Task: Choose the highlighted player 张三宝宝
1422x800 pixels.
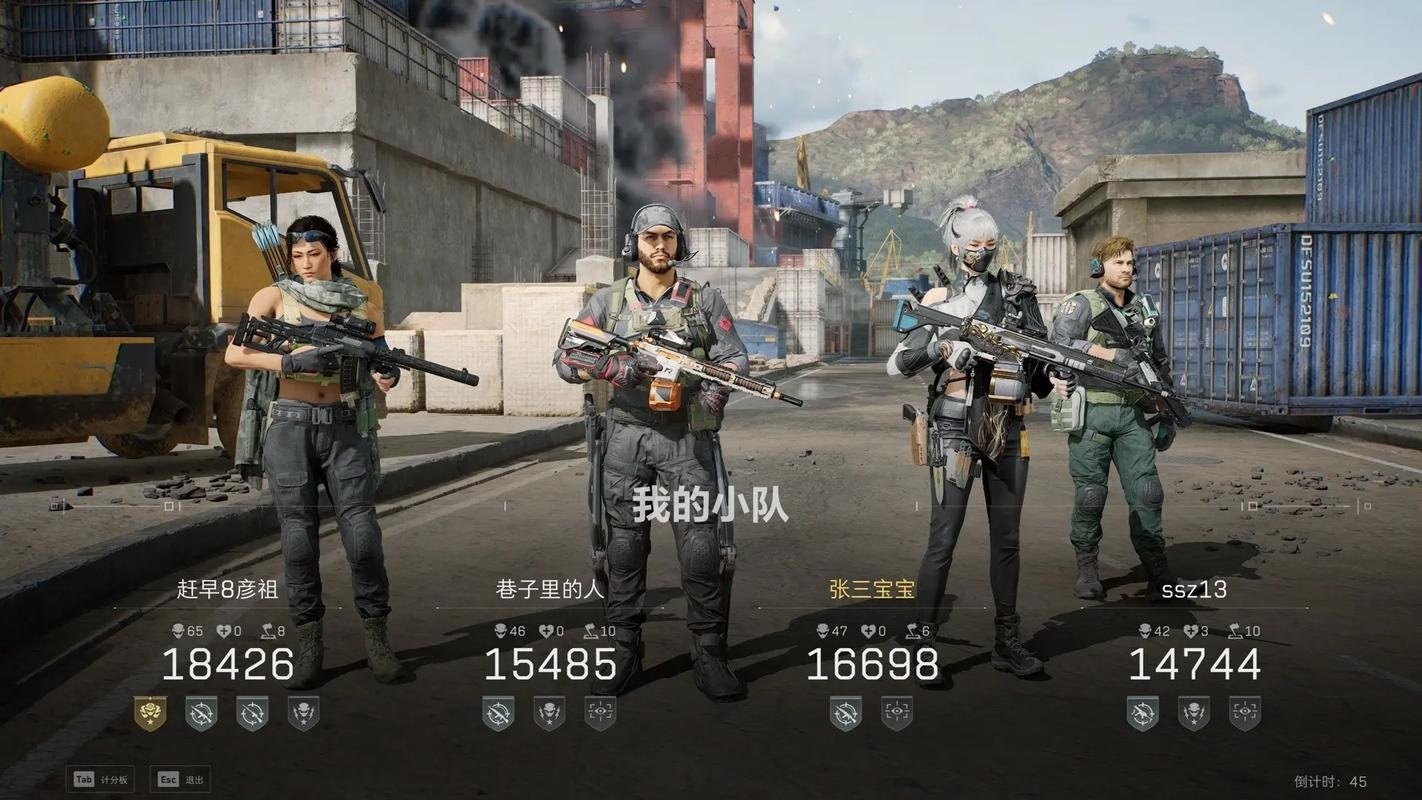Action: pos(872,589)
